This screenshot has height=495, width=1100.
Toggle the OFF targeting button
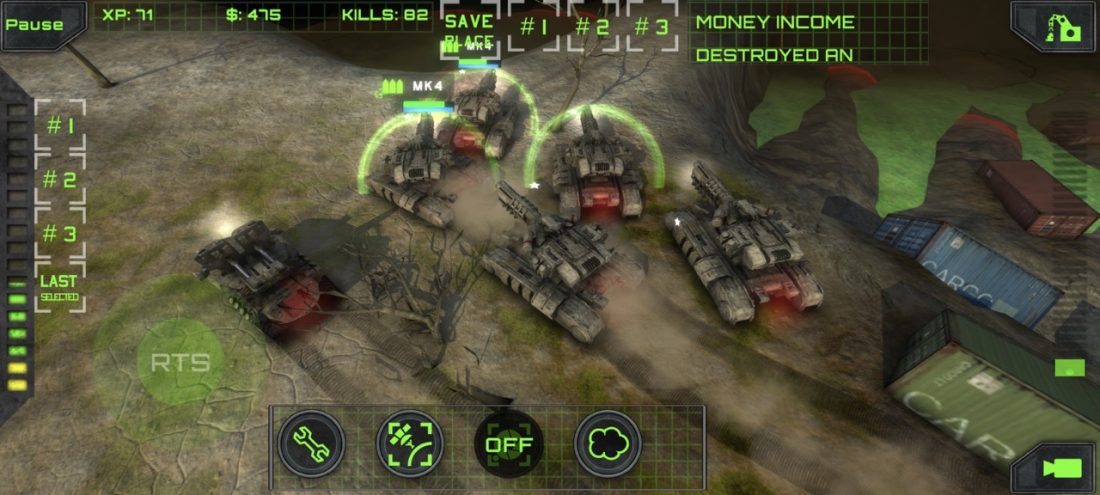pos(508,444)
